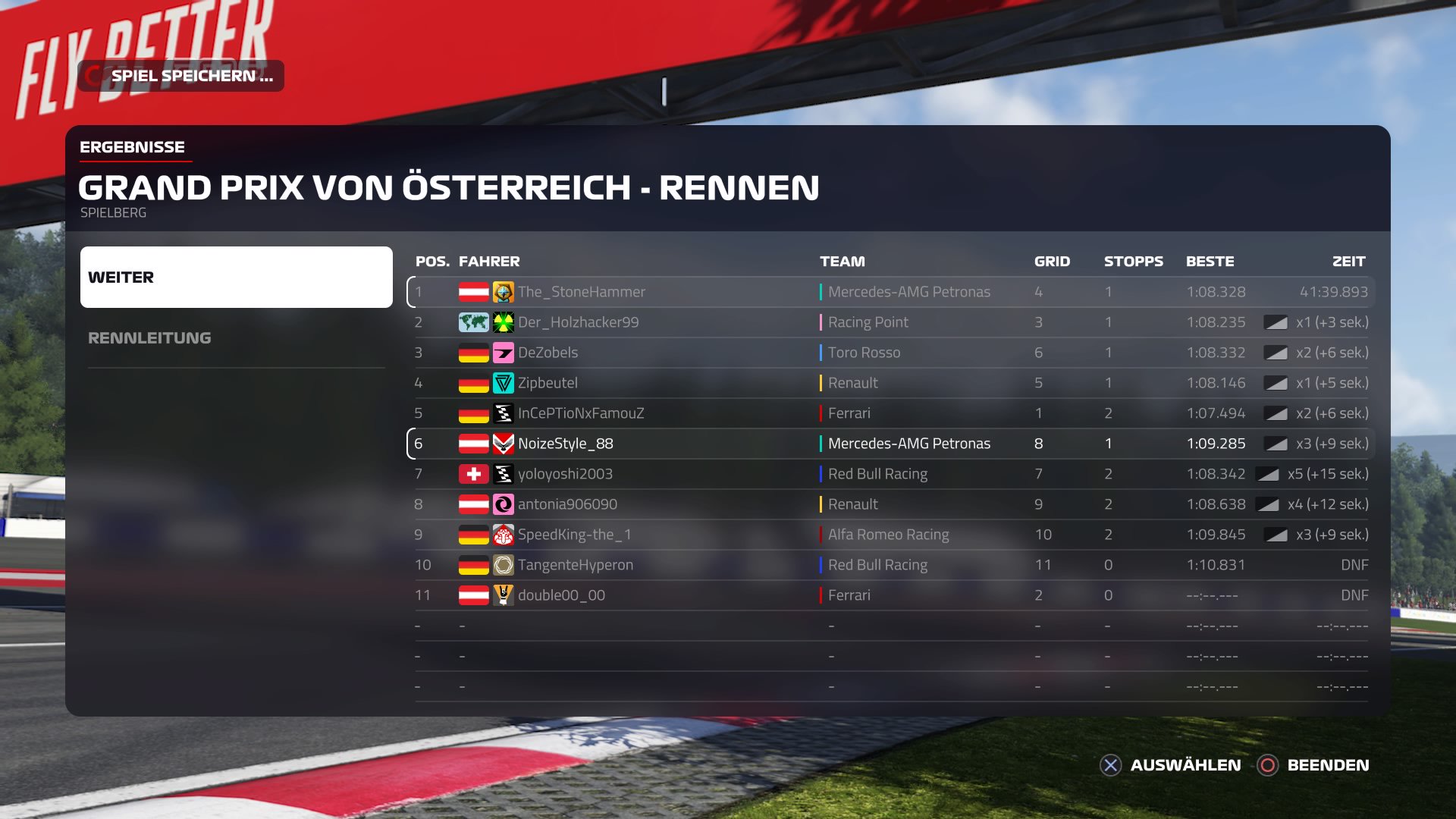Select The_StoneHammer's result row

point(890,292)
